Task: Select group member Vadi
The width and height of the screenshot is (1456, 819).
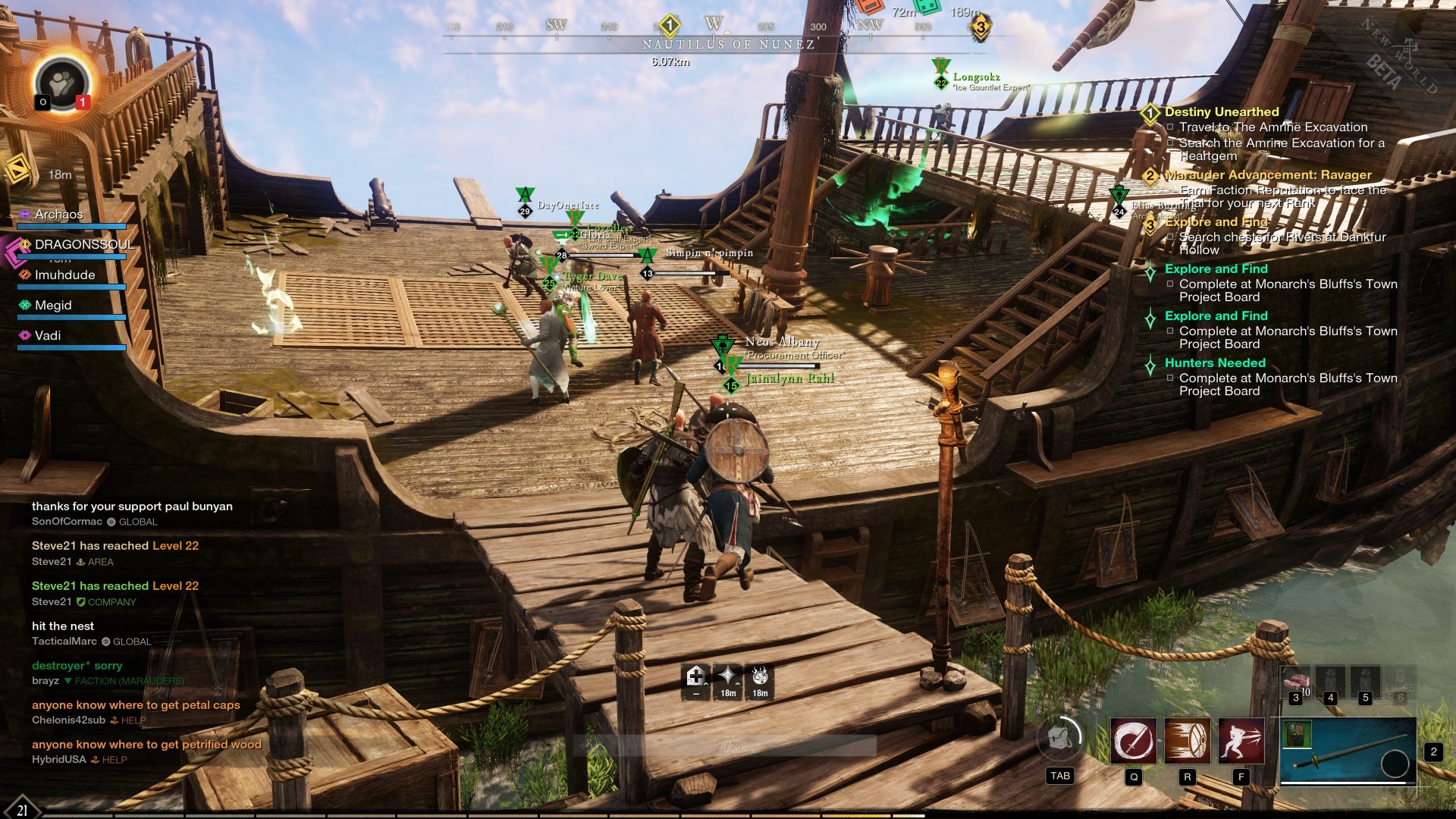Action: coord(47,335)
